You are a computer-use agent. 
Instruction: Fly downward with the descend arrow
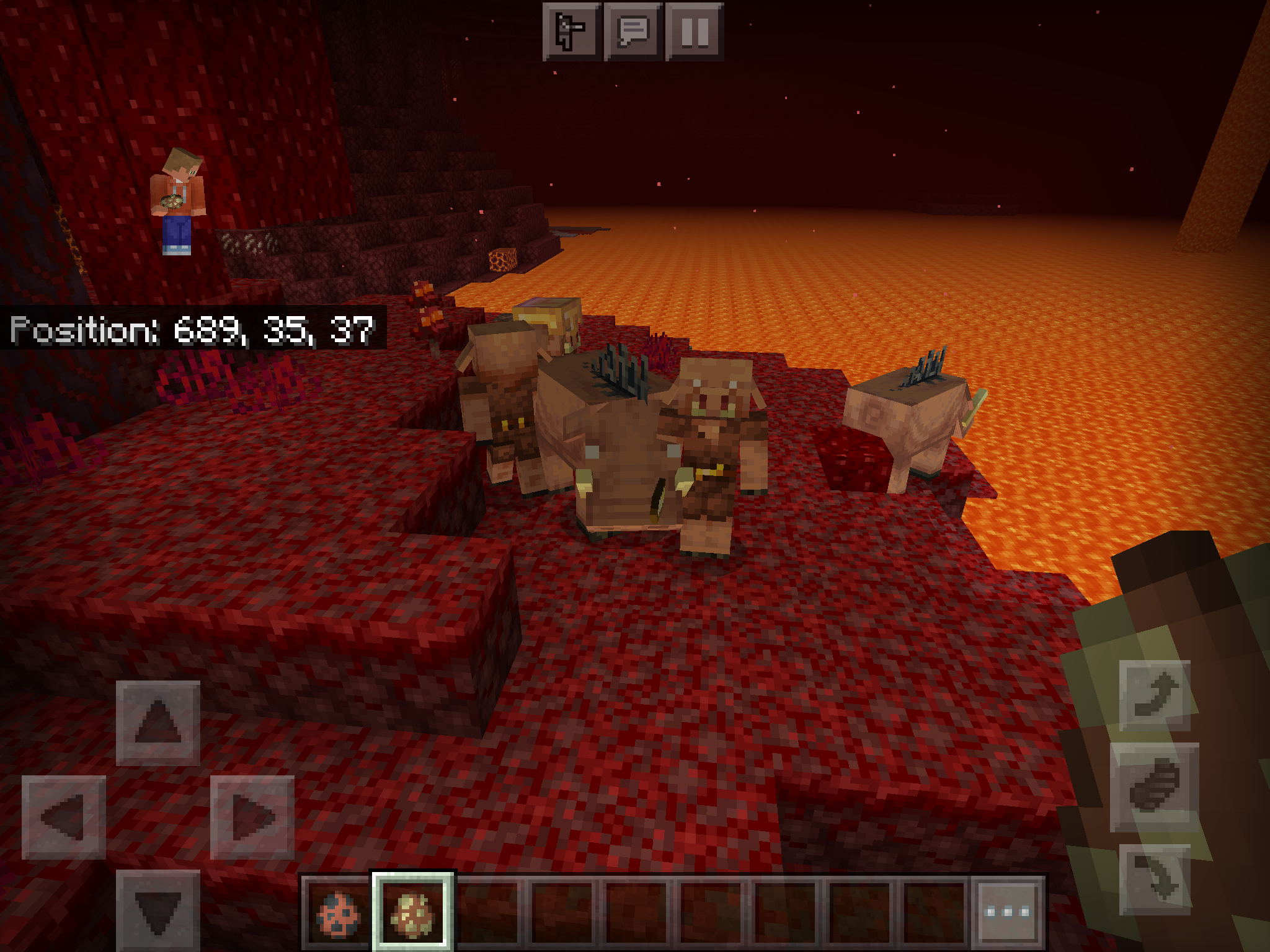coord(1155,879)
